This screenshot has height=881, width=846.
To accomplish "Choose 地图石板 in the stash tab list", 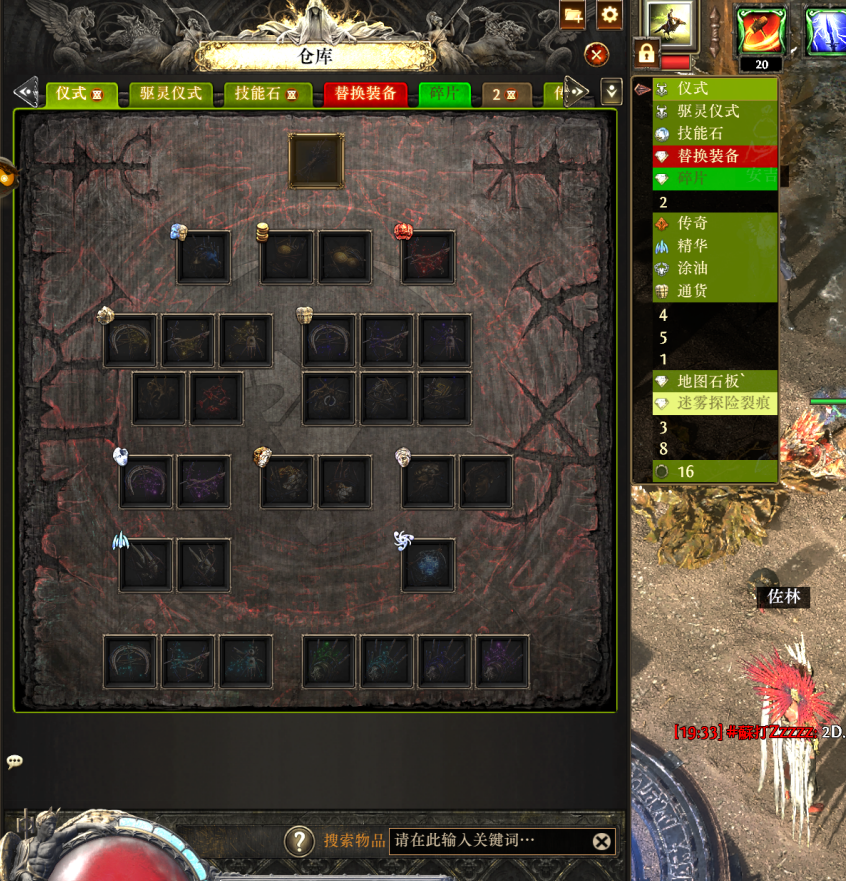I will pyautogui.click(x=706, y=381).
